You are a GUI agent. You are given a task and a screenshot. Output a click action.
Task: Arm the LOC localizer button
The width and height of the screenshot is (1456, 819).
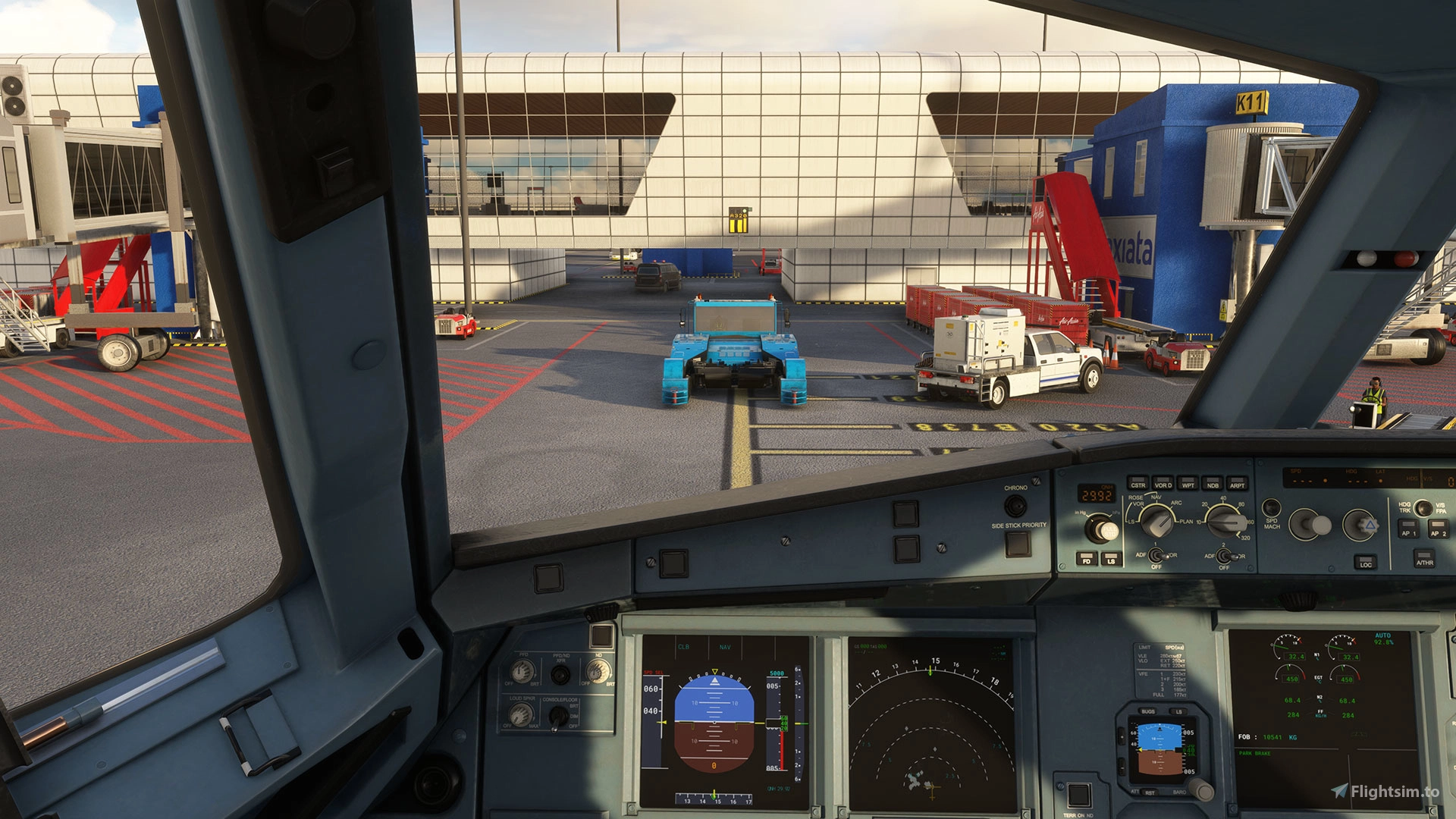pyautogui.click(x=1365, y=562)
